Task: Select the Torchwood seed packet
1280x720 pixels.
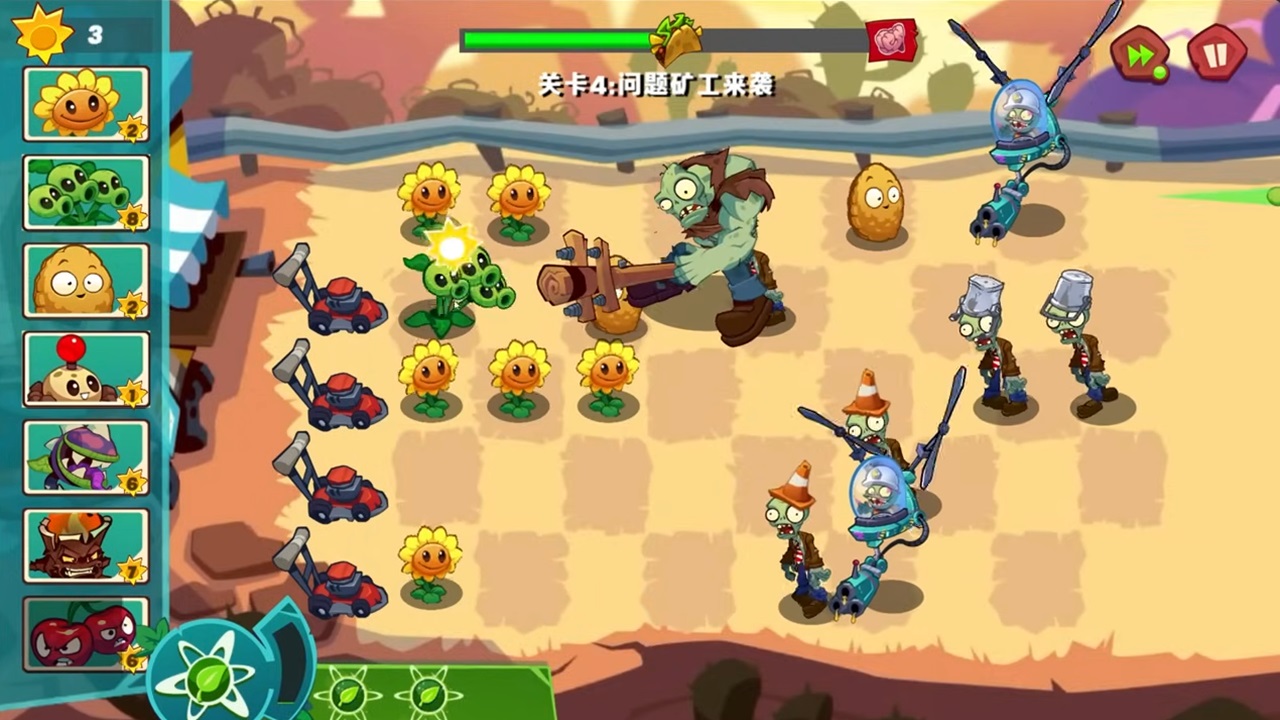Action: pos(85,545)
